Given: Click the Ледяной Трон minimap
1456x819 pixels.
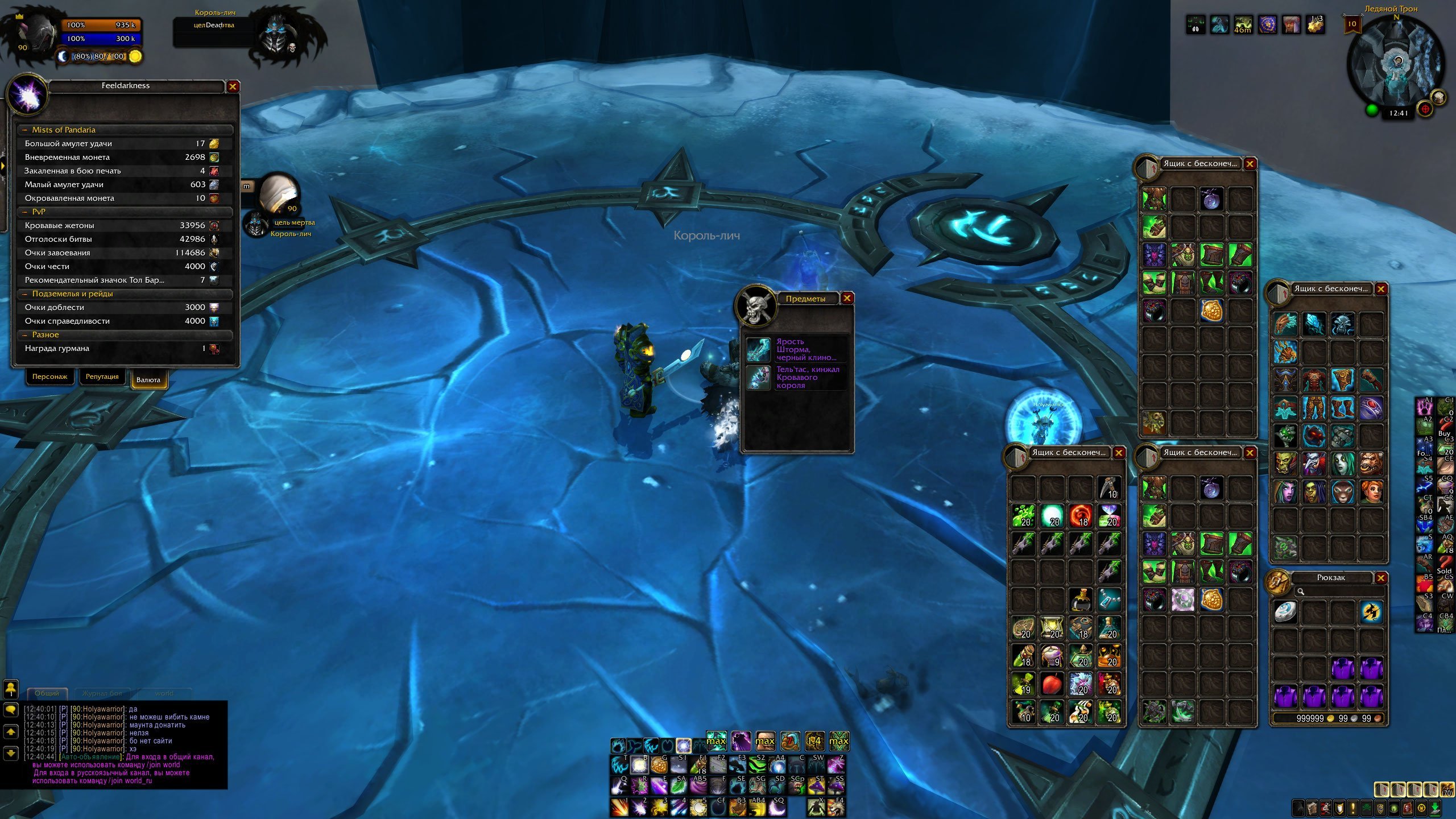Looking at the screenshot, I should pos(1396,64).
